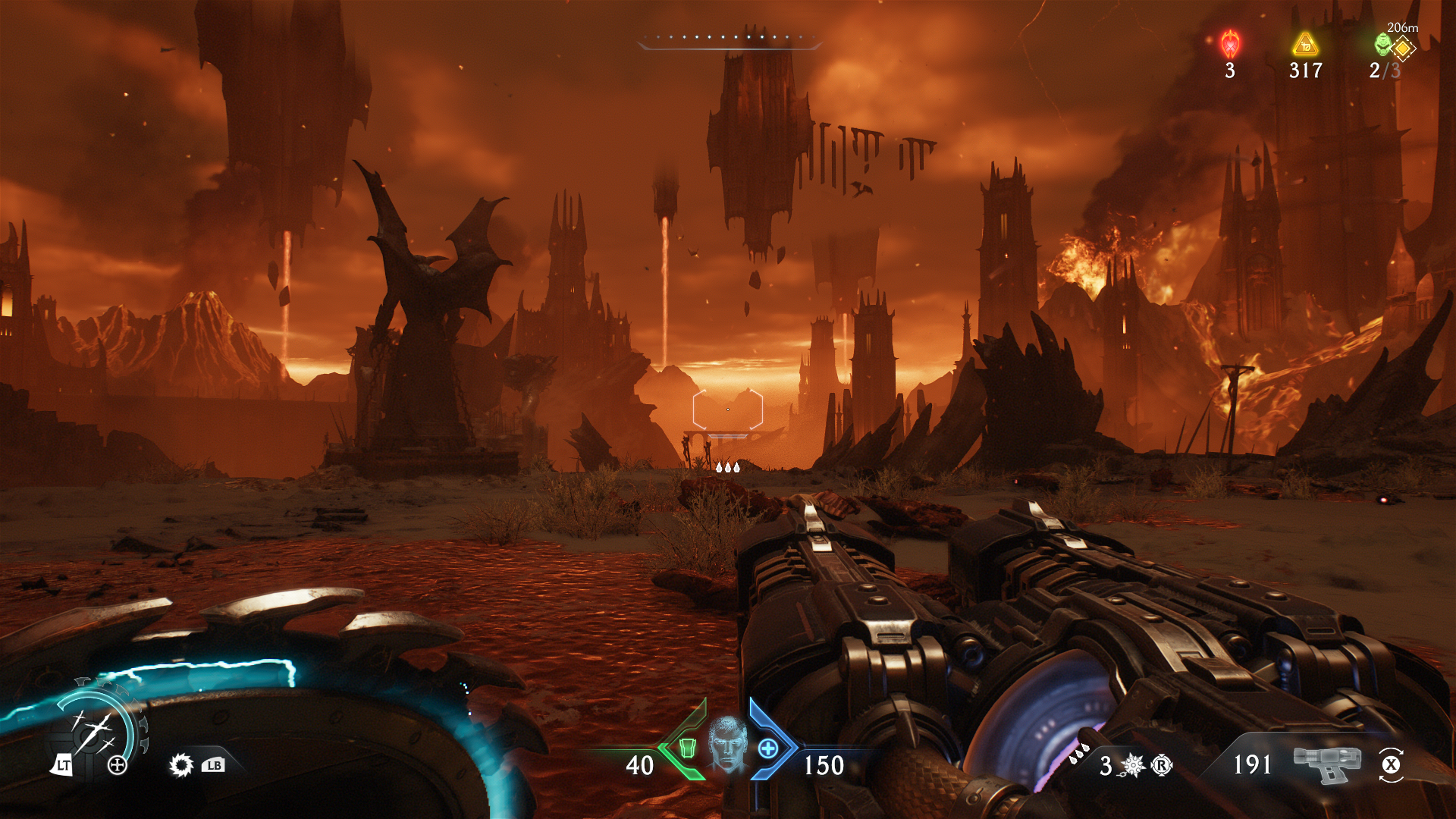
Task: Click the spiked flail melee icon
Action: point(1133,765)
